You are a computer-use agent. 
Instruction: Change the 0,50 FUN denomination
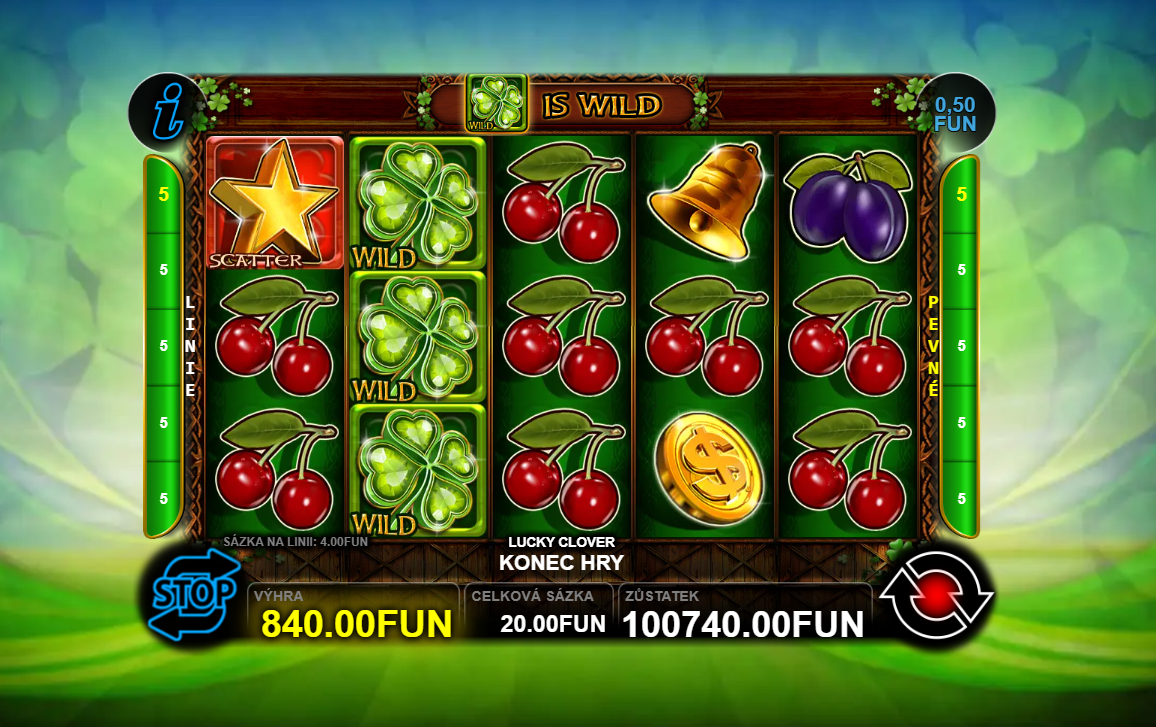point(954,113)
